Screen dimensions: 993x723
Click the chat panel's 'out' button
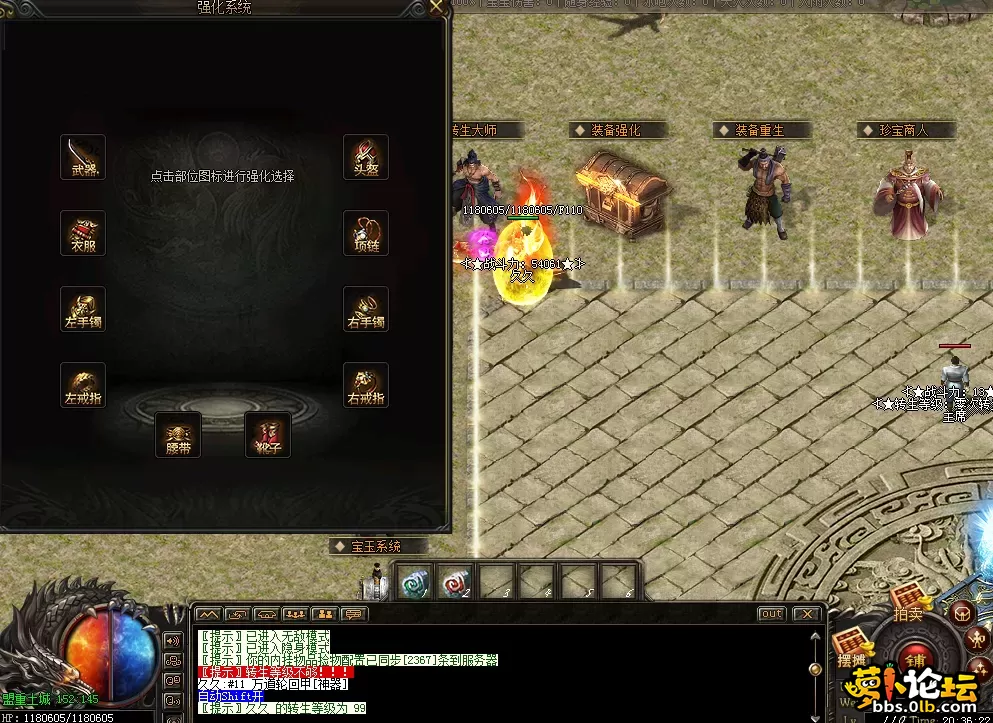coord(771,613)
